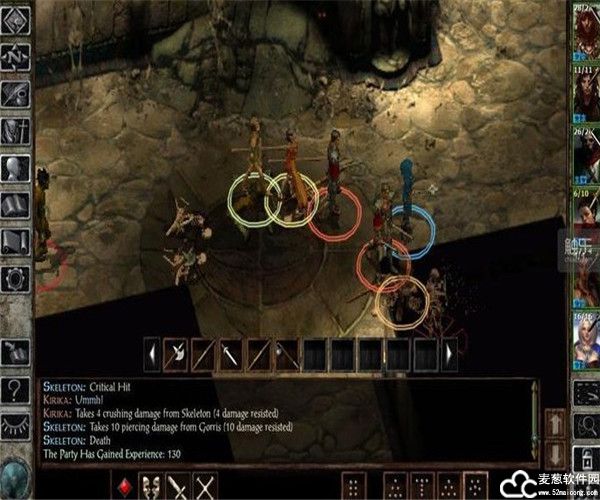Select the axe weapon quick slot
Screen dimensions: 600x500
[x=176, y=352]
